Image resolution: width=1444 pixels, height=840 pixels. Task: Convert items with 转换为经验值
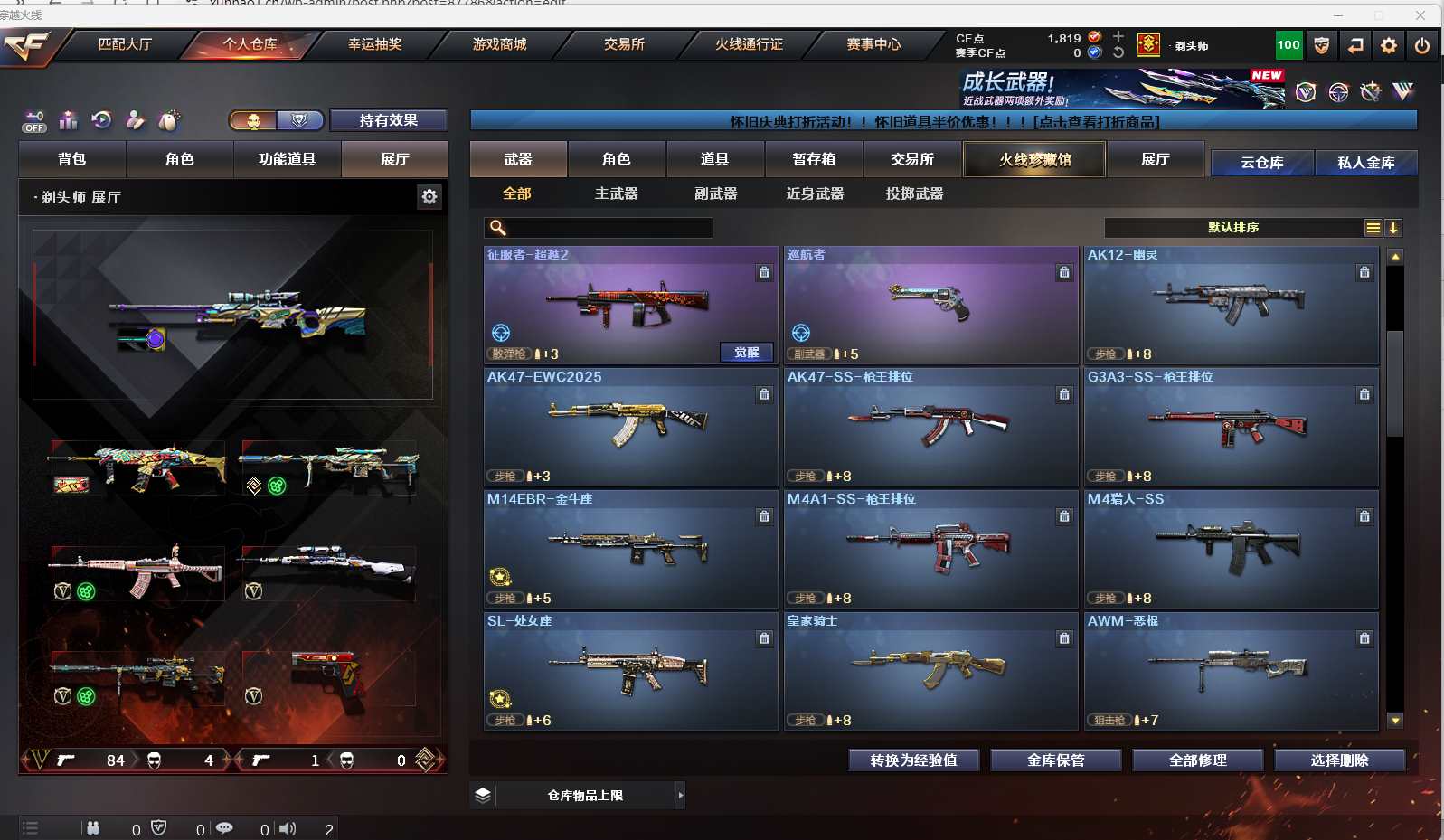coord(913,760)
